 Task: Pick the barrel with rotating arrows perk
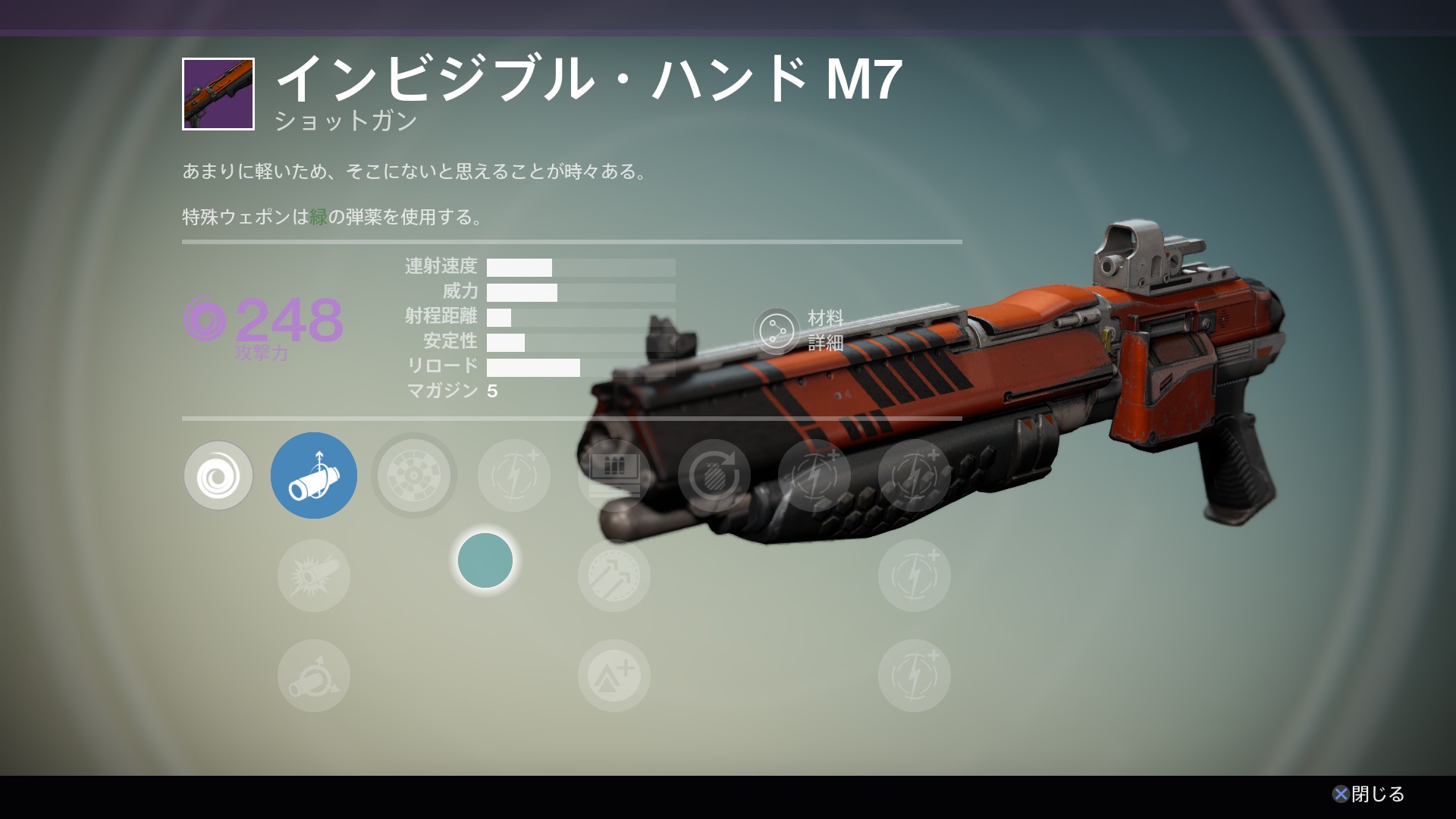coord(313,676)
